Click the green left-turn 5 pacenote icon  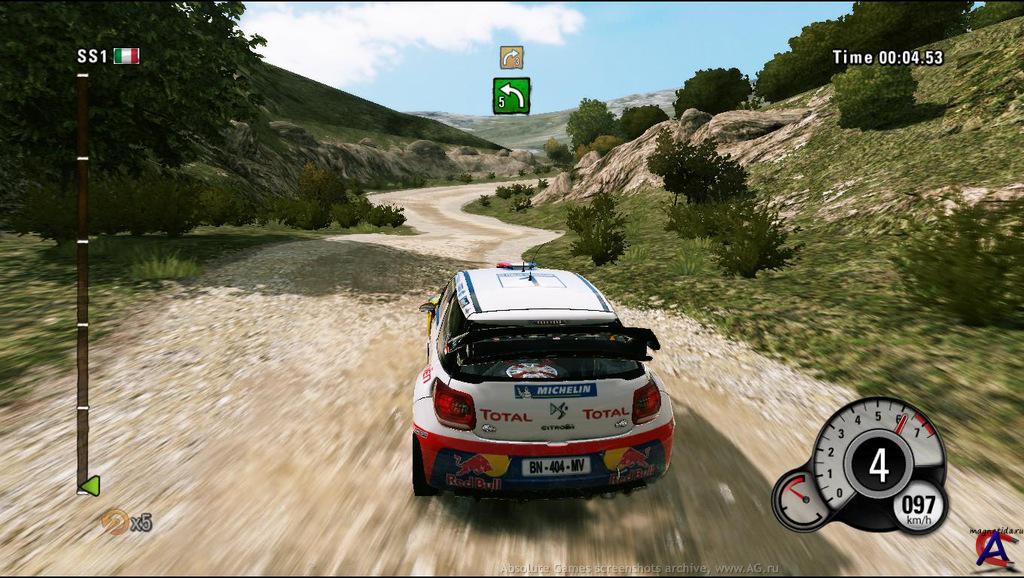tap(511, 96)
